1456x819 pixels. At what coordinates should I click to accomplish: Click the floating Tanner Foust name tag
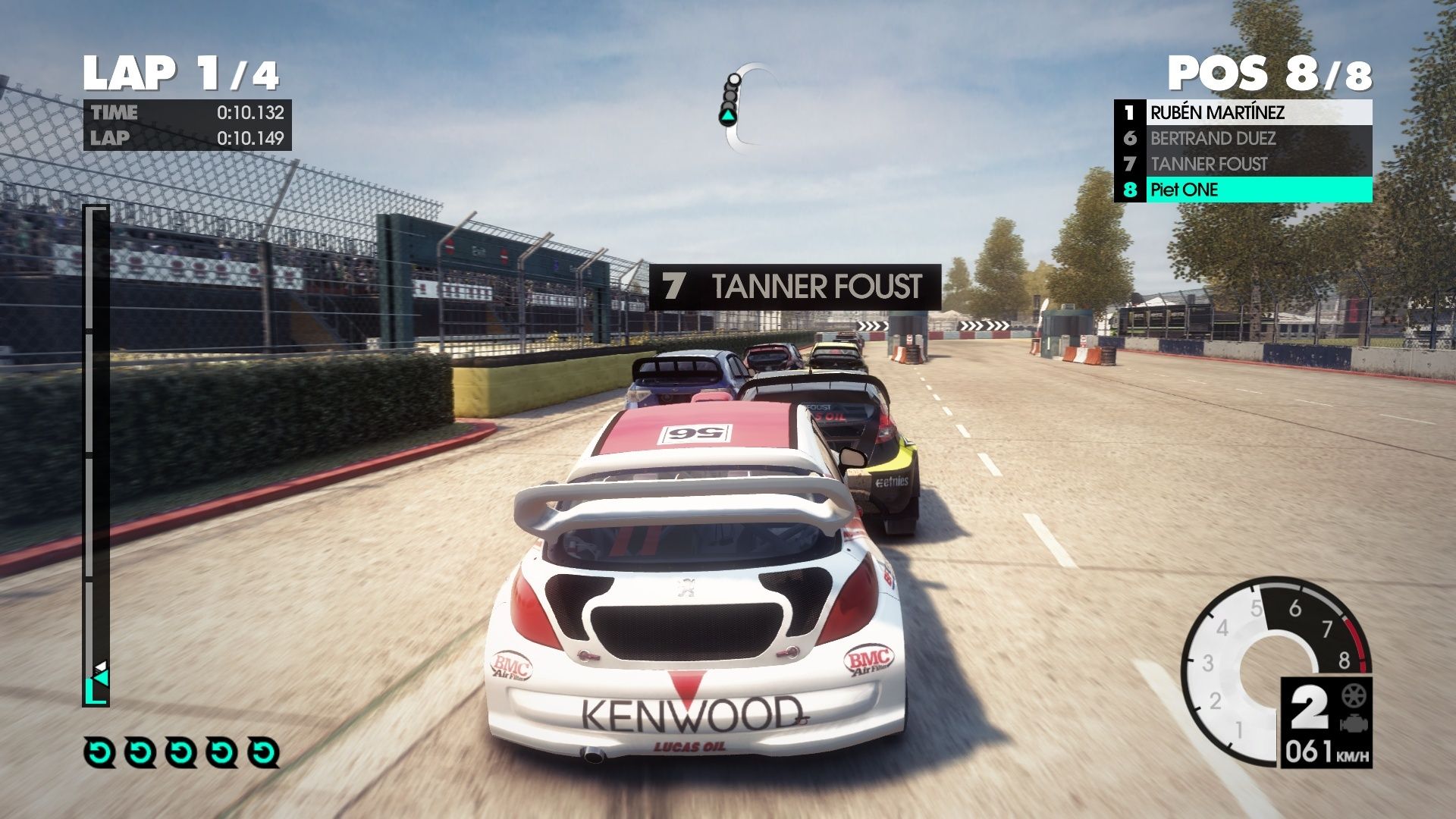795,287
